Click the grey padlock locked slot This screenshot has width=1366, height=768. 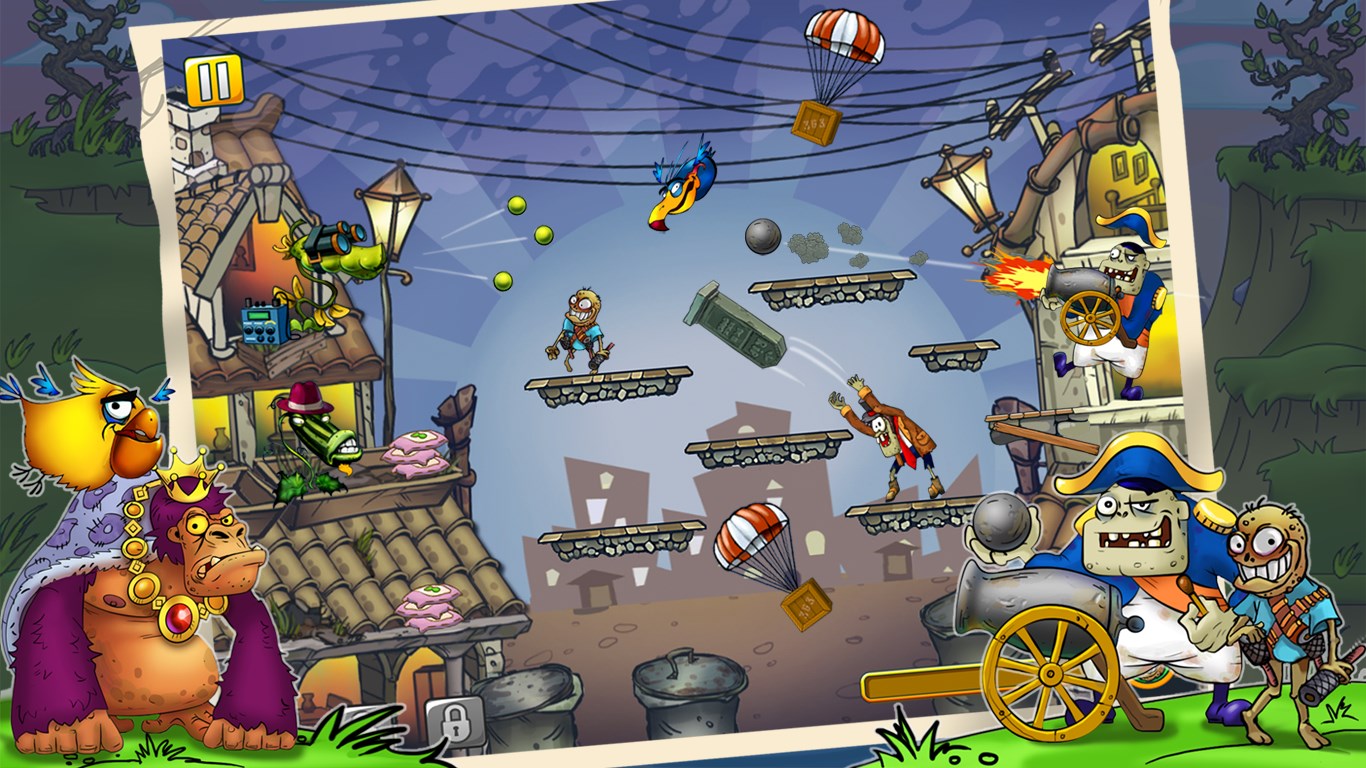454,719
